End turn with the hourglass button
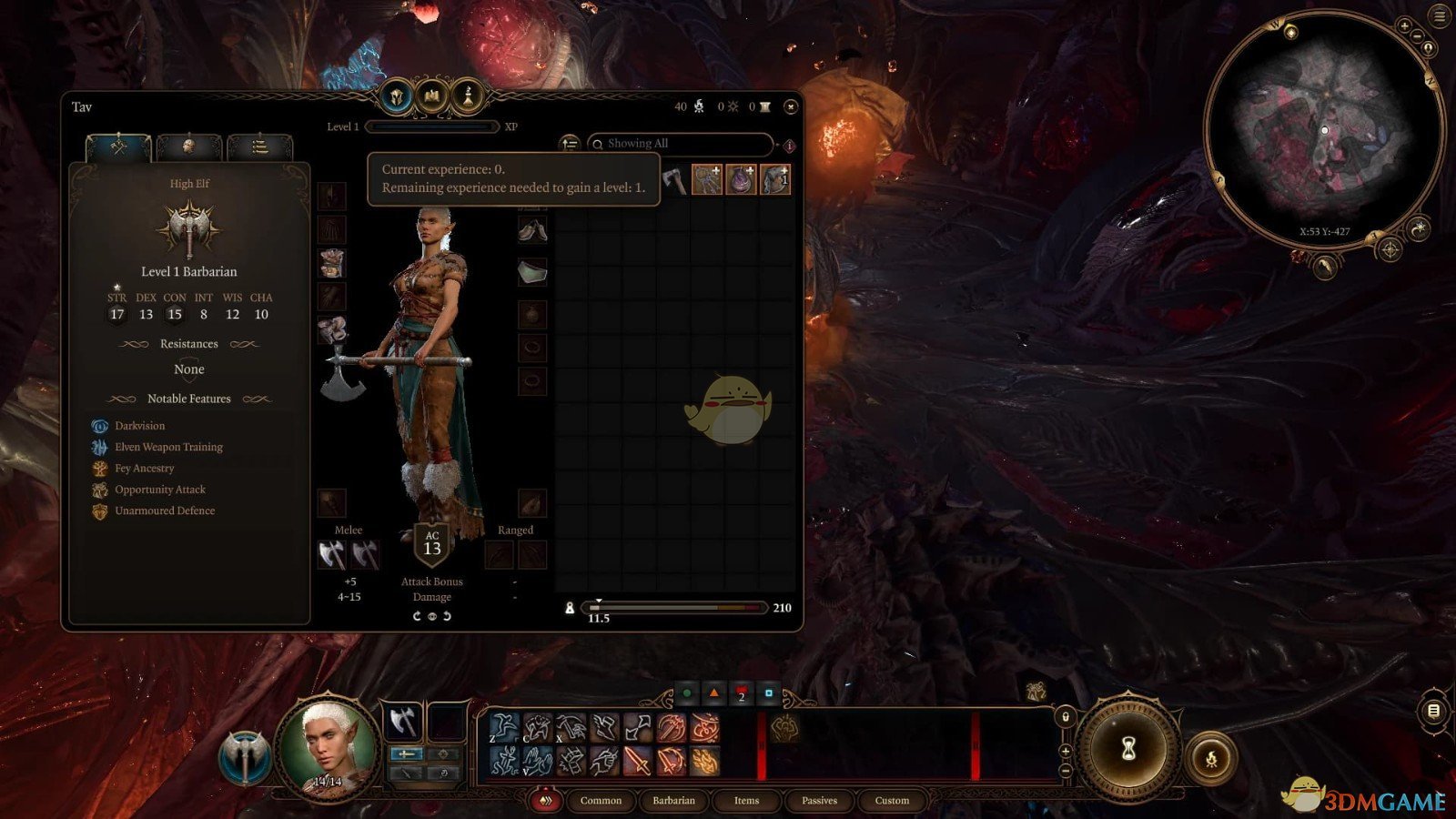 click(1128, 748)
